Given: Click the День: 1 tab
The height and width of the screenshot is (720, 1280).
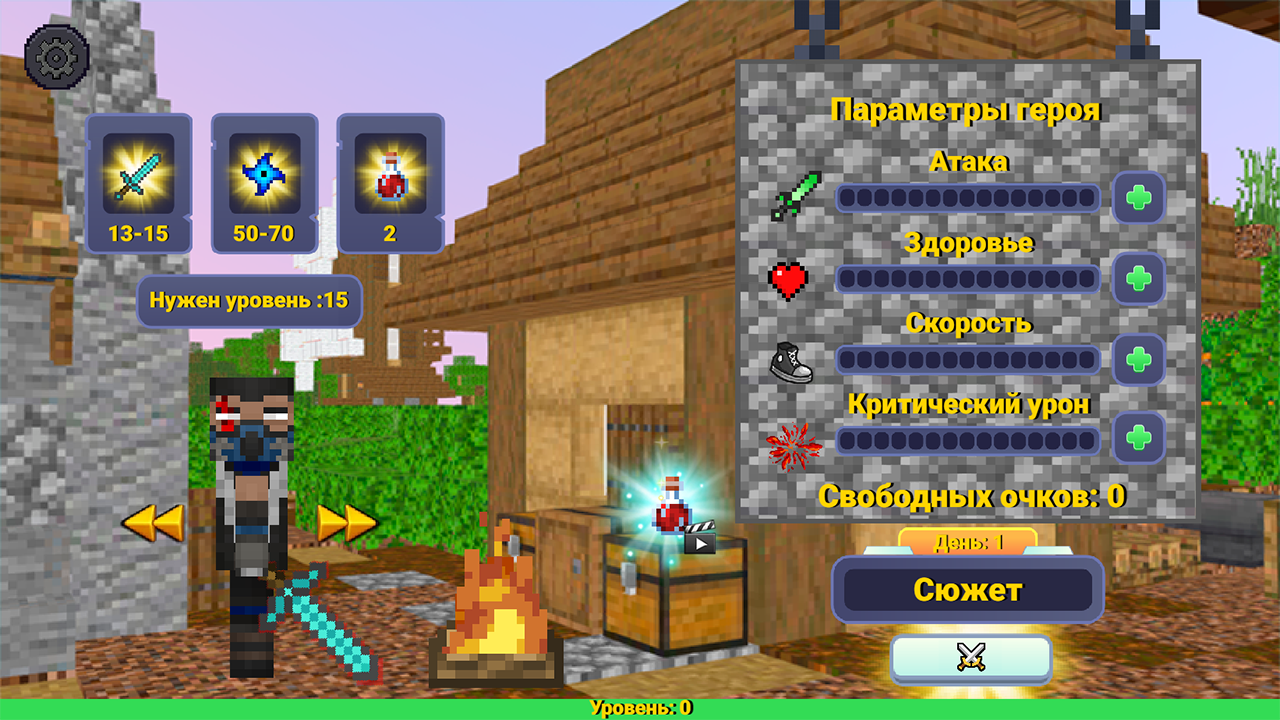Looking at the screenshot, I should point(968,540).
